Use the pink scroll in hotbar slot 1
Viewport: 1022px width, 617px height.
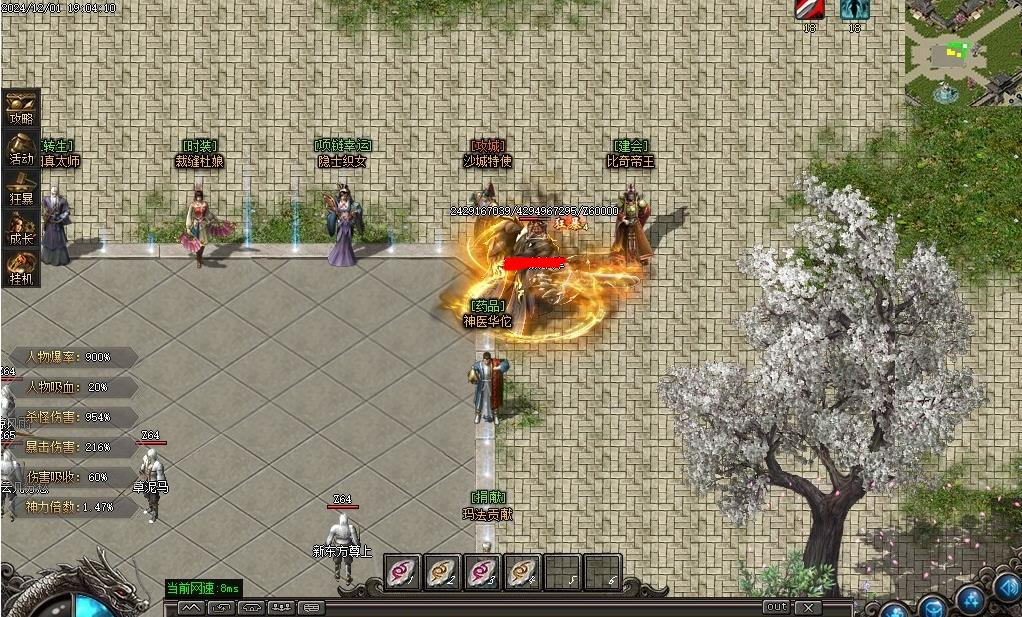pos(403,572)
